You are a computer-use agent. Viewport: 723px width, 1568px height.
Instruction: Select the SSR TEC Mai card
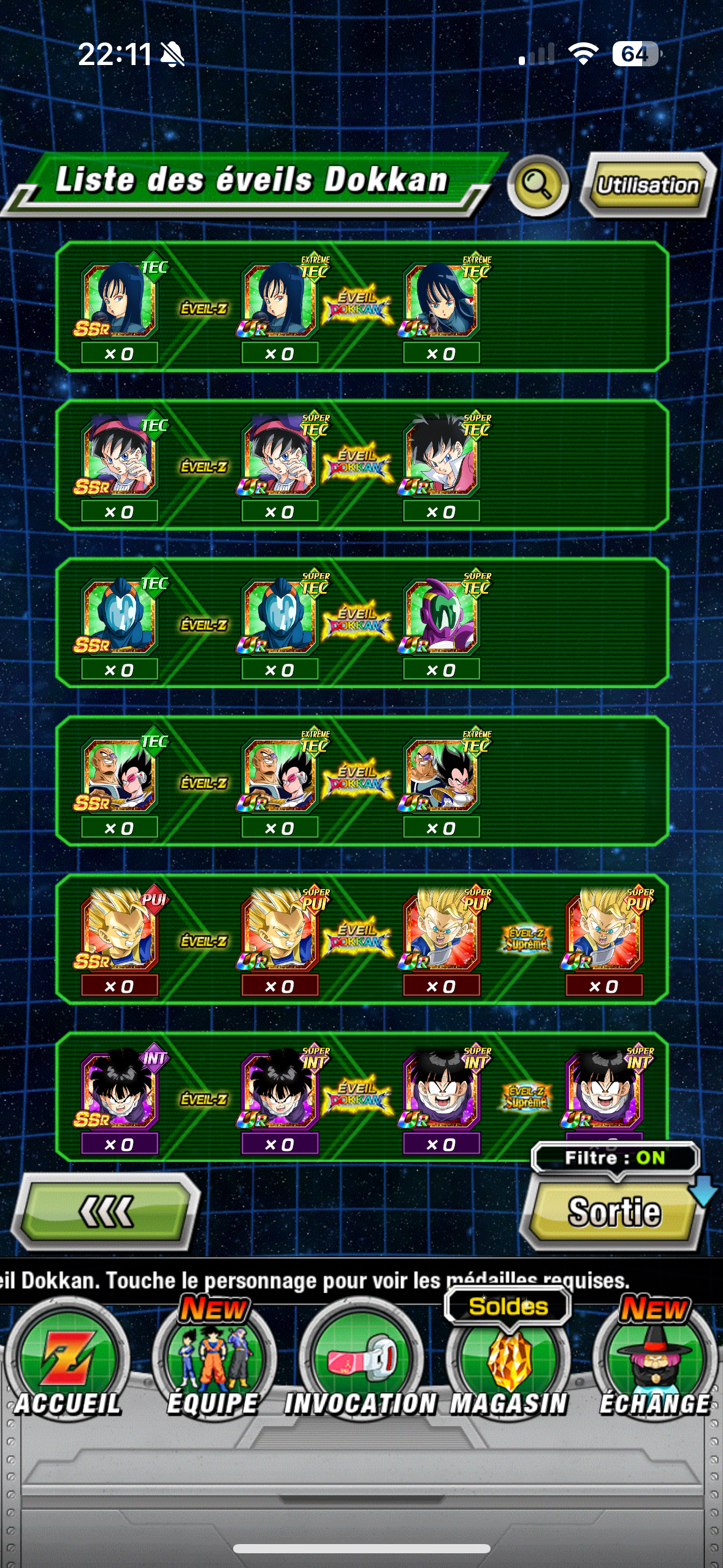119,301
